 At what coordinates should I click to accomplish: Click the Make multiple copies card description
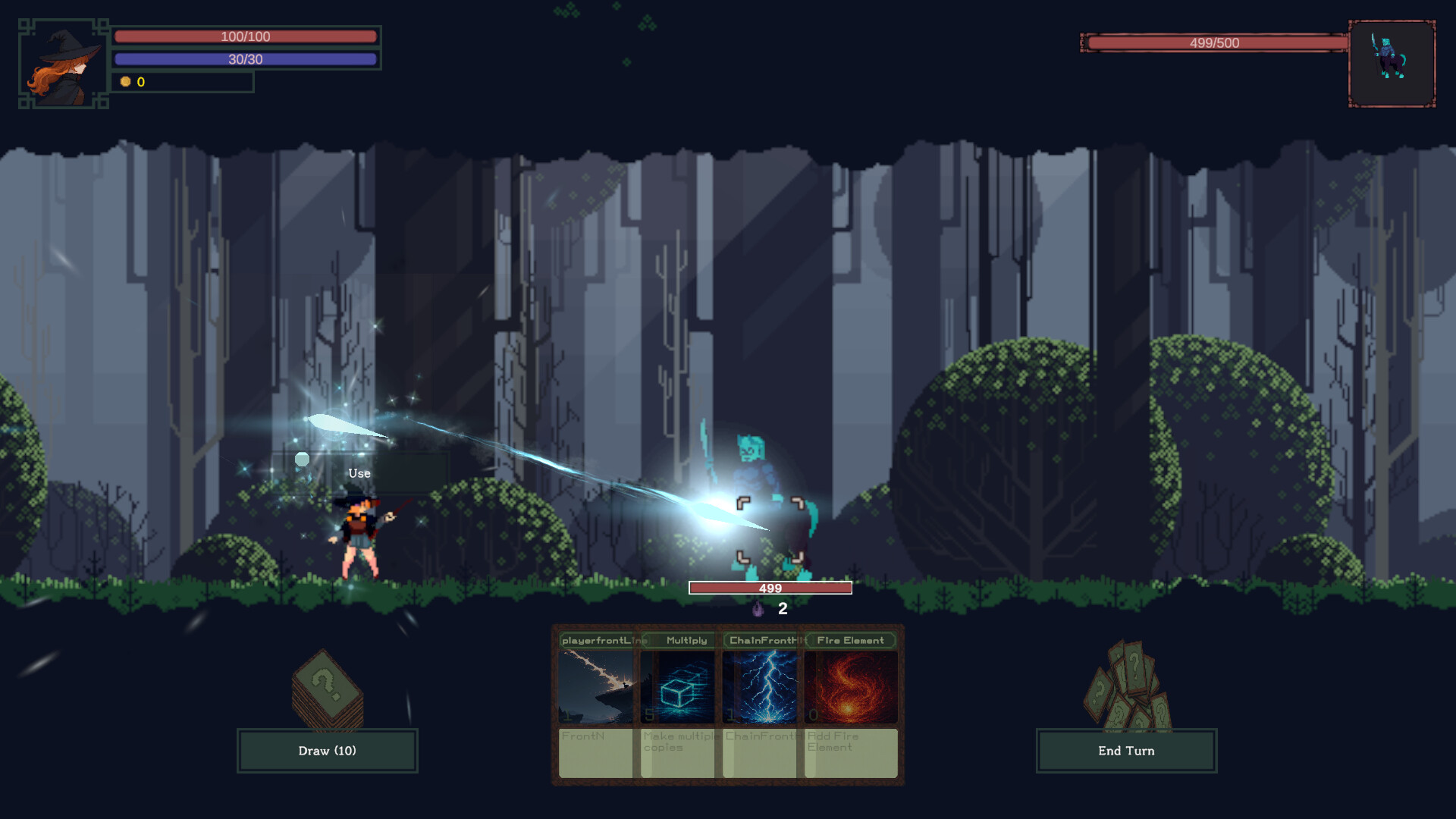click(677, 742)
